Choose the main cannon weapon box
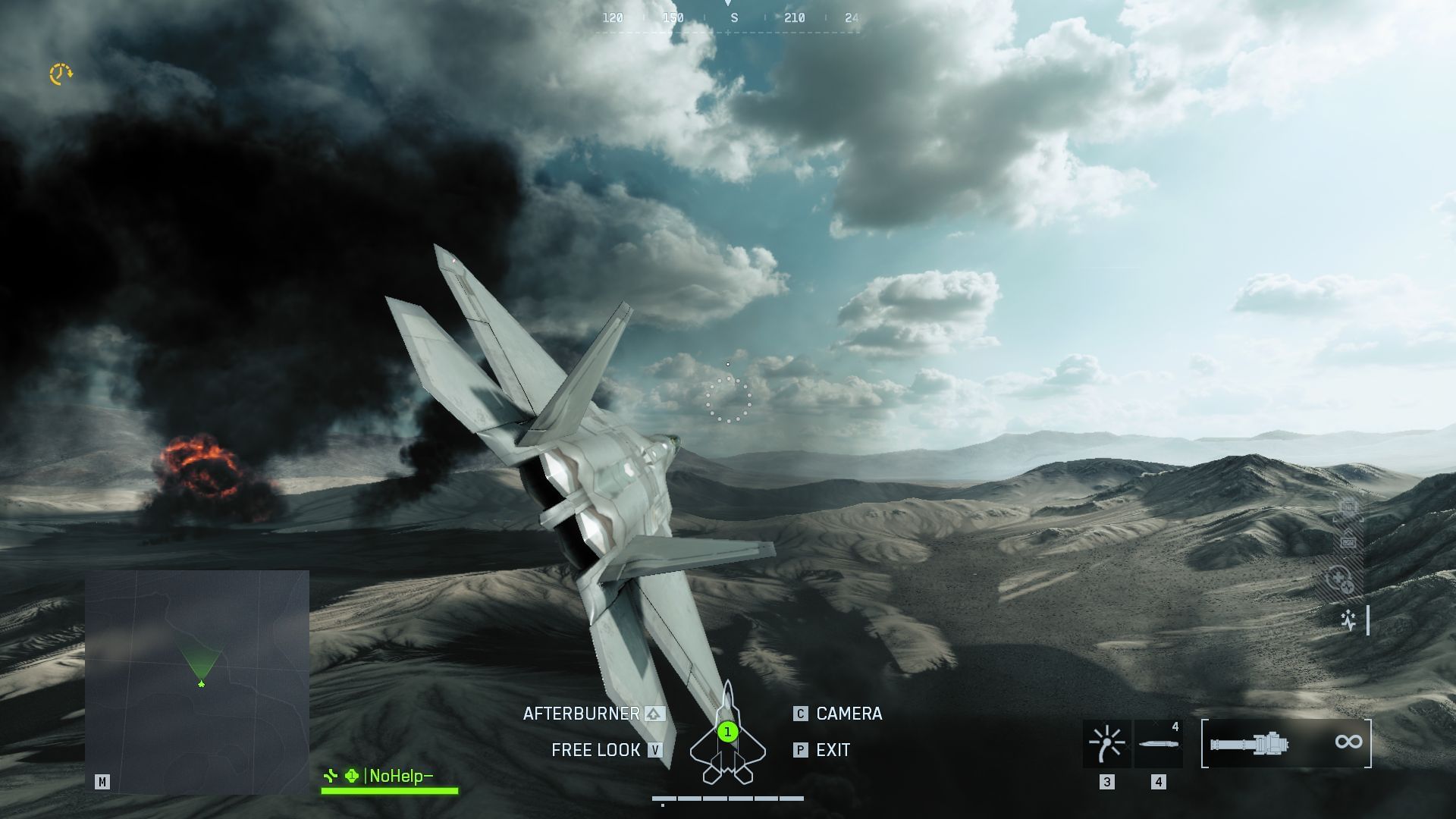 pos(1286,743)
